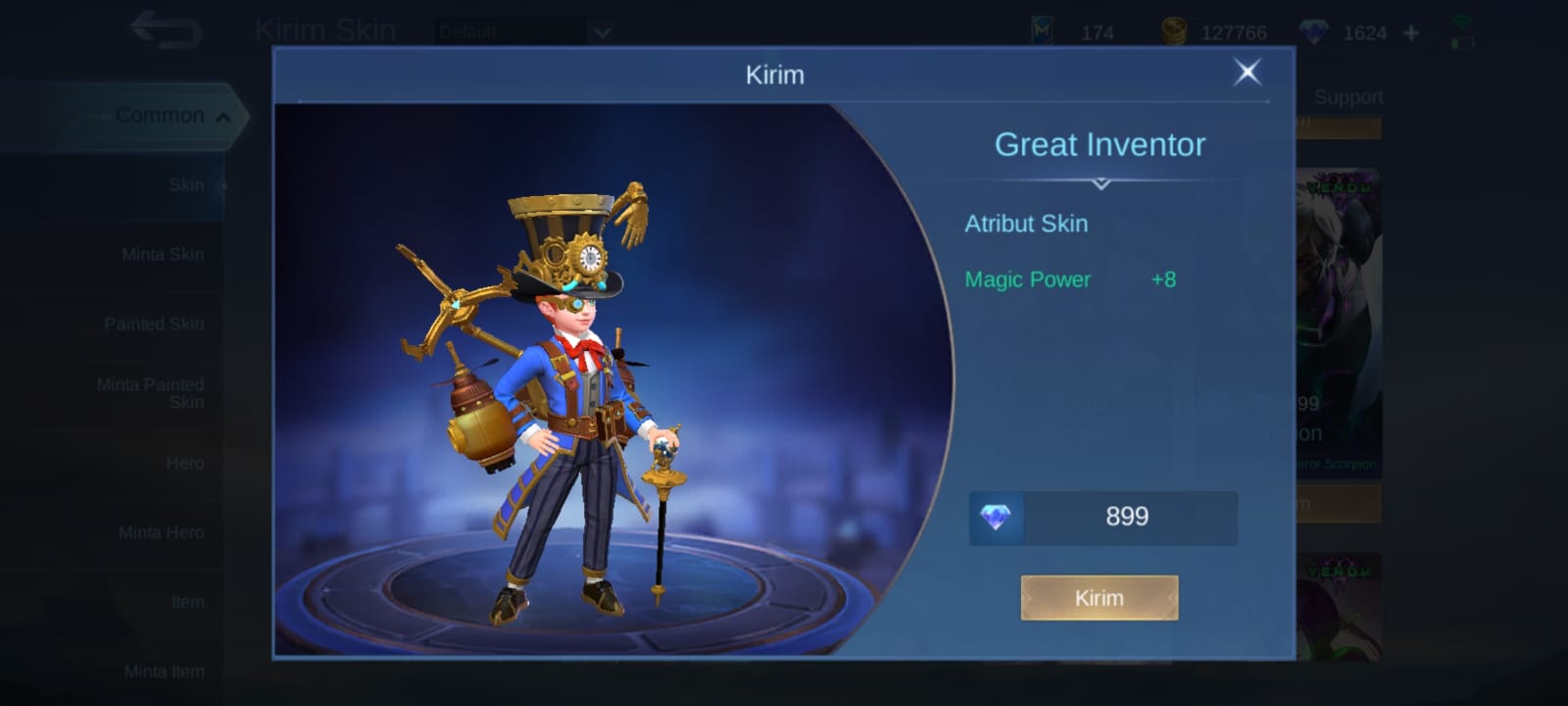Select the Minta Skin tab
This screenshot has width=1568, height=706.
[163, 254]
